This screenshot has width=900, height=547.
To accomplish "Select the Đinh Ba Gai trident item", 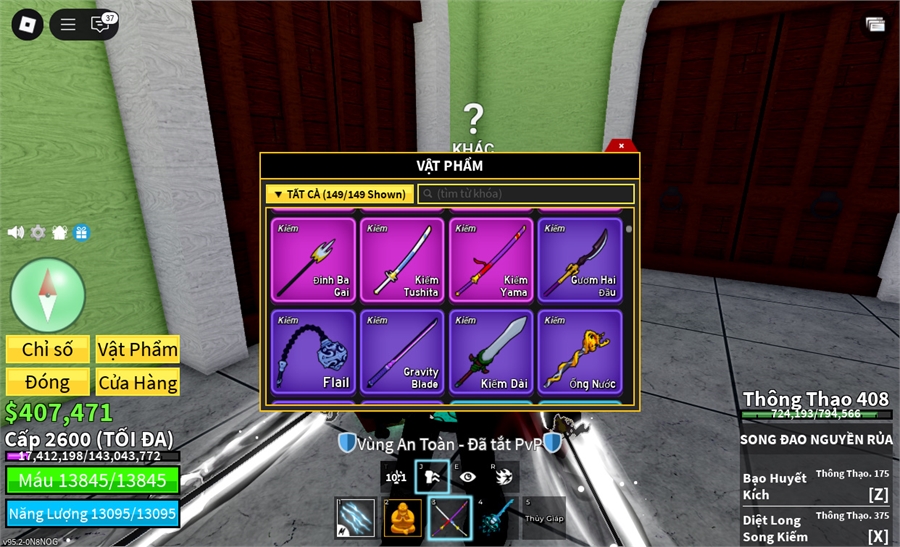I will tap(313, 260).
